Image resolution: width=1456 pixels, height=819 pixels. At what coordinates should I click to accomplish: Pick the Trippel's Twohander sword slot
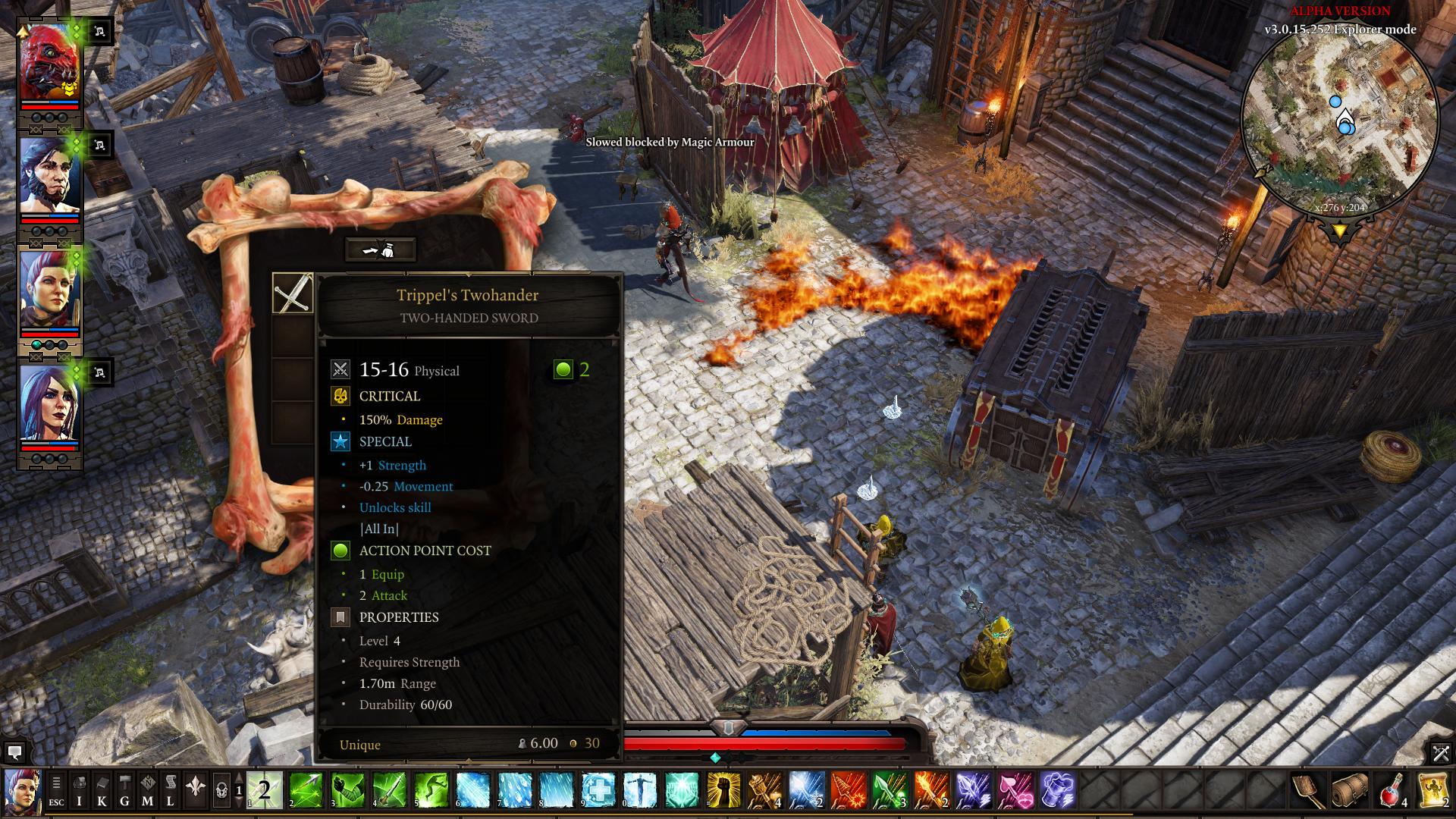tap(293, 293)
